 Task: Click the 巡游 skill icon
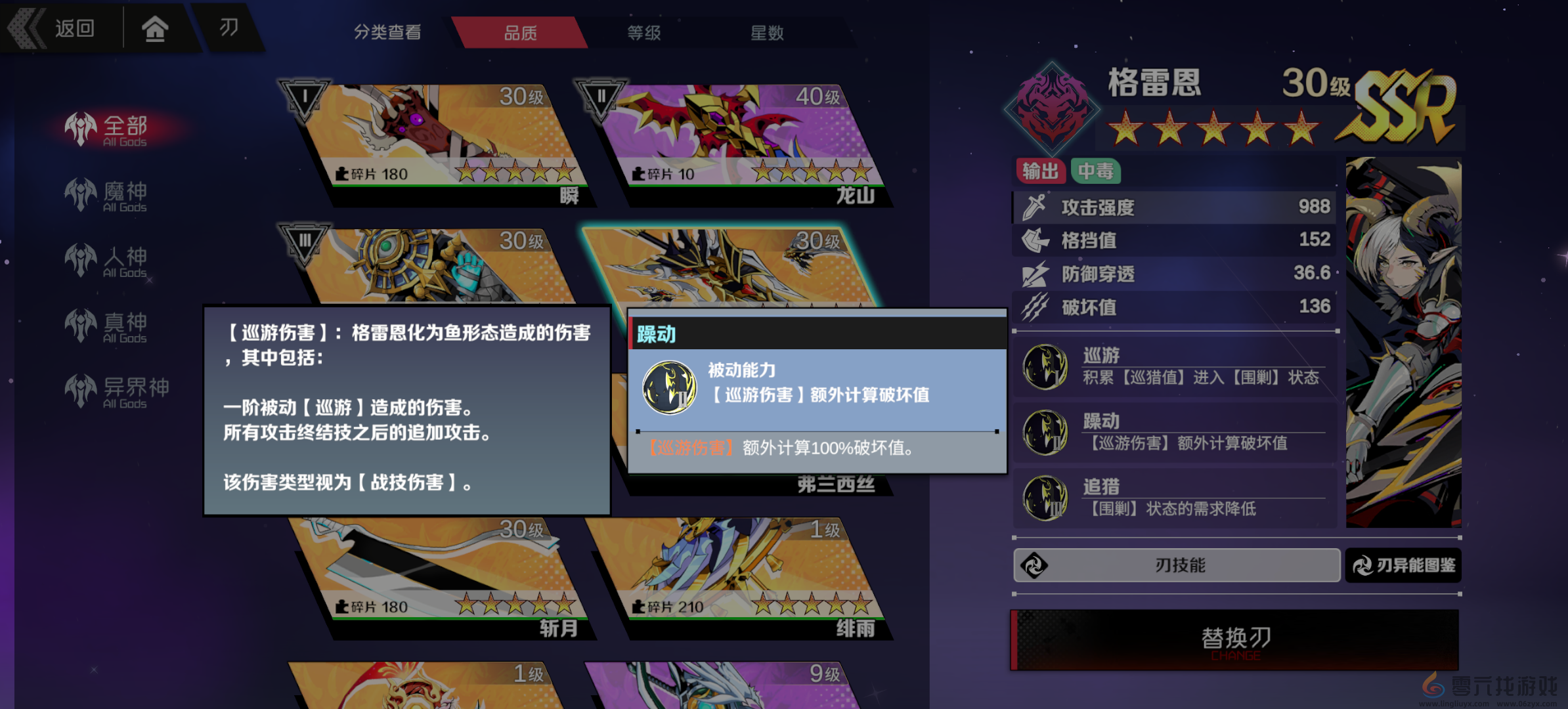pos(1045,366)
